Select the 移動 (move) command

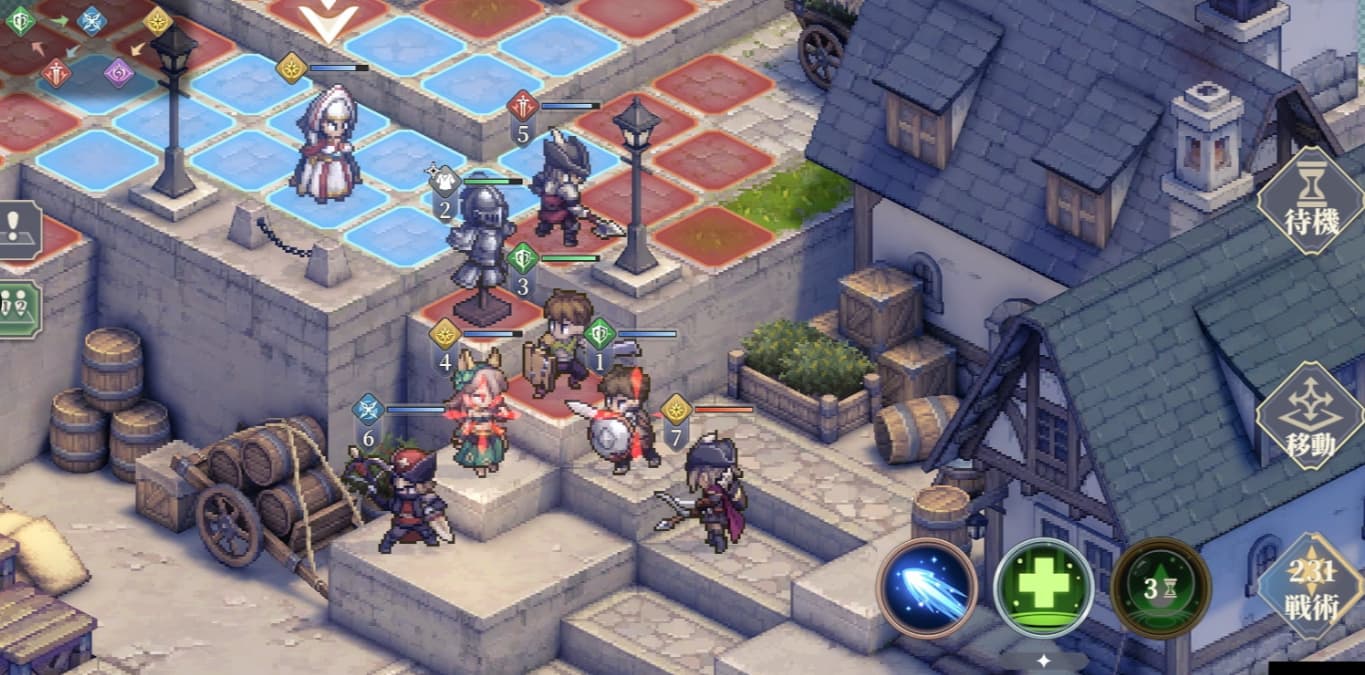[x=1310, y=417]
